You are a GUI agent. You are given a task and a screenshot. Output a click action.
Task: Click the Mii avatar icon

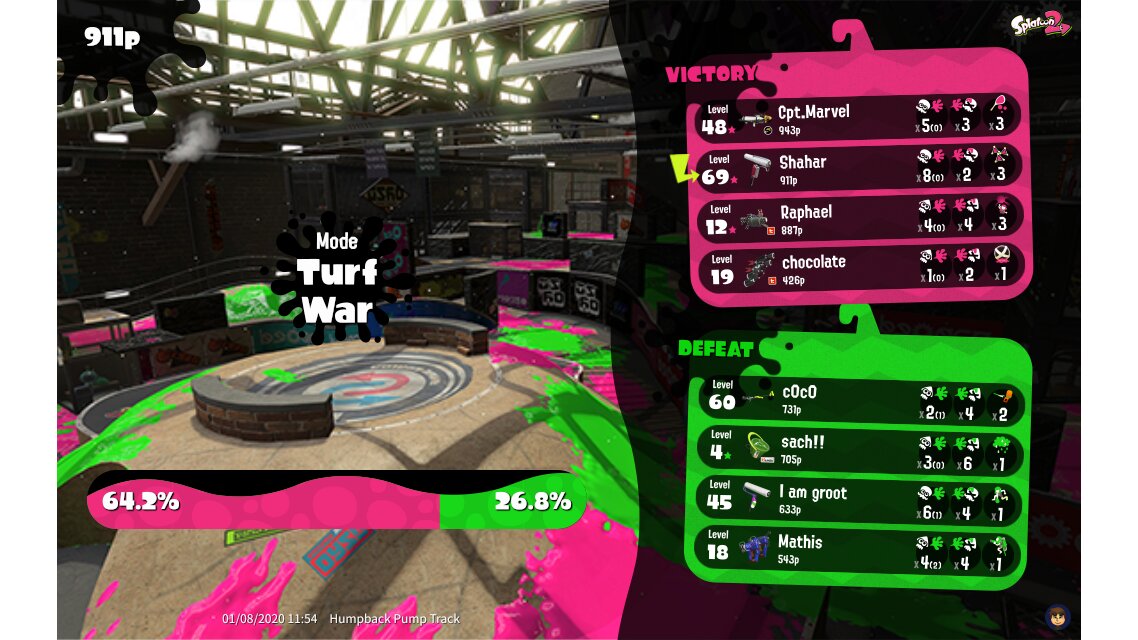click(x=1057, y=615)
